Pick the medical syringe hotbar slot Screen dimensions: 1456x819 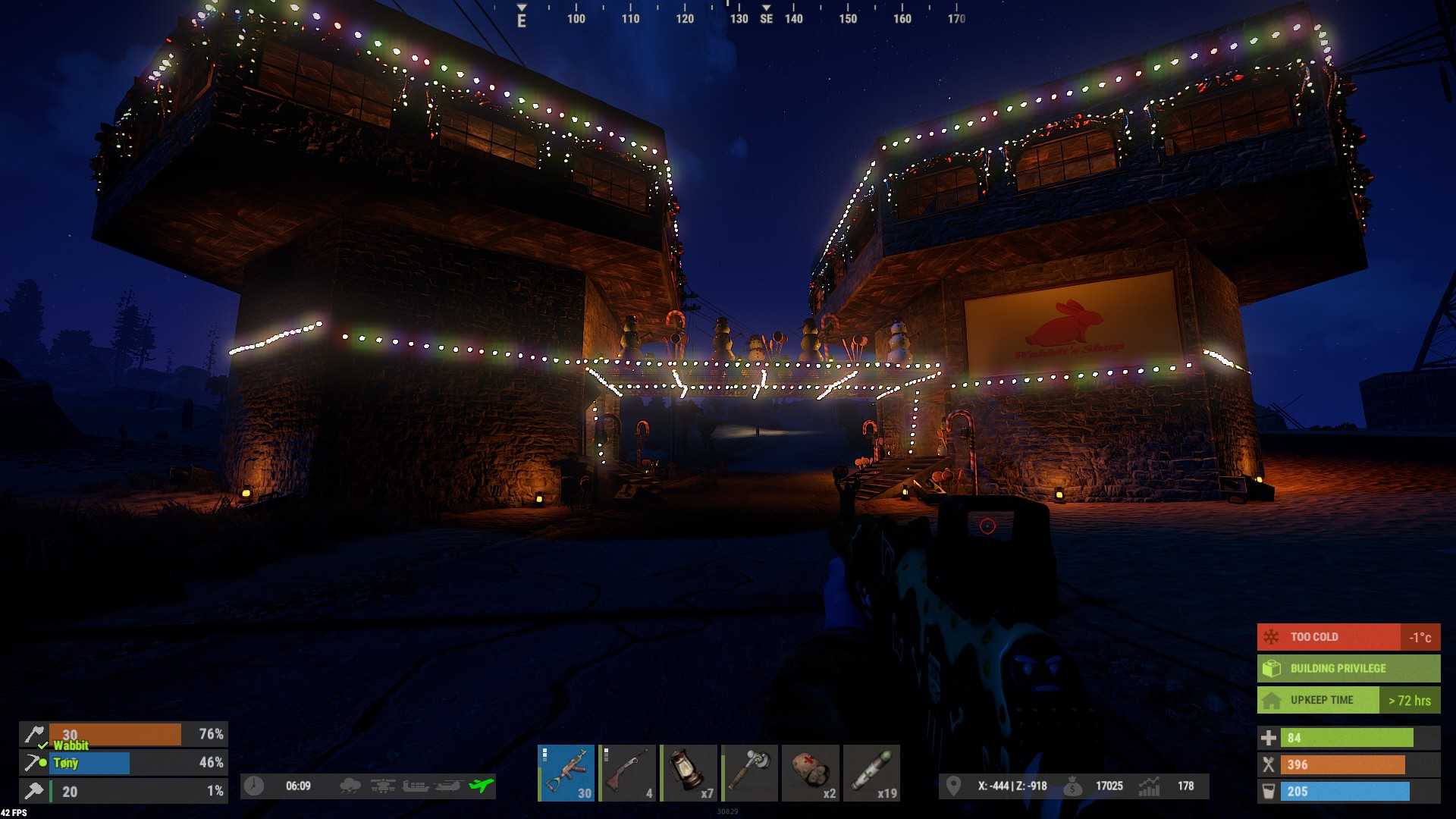pyautogui.click(x=872, y=773)
